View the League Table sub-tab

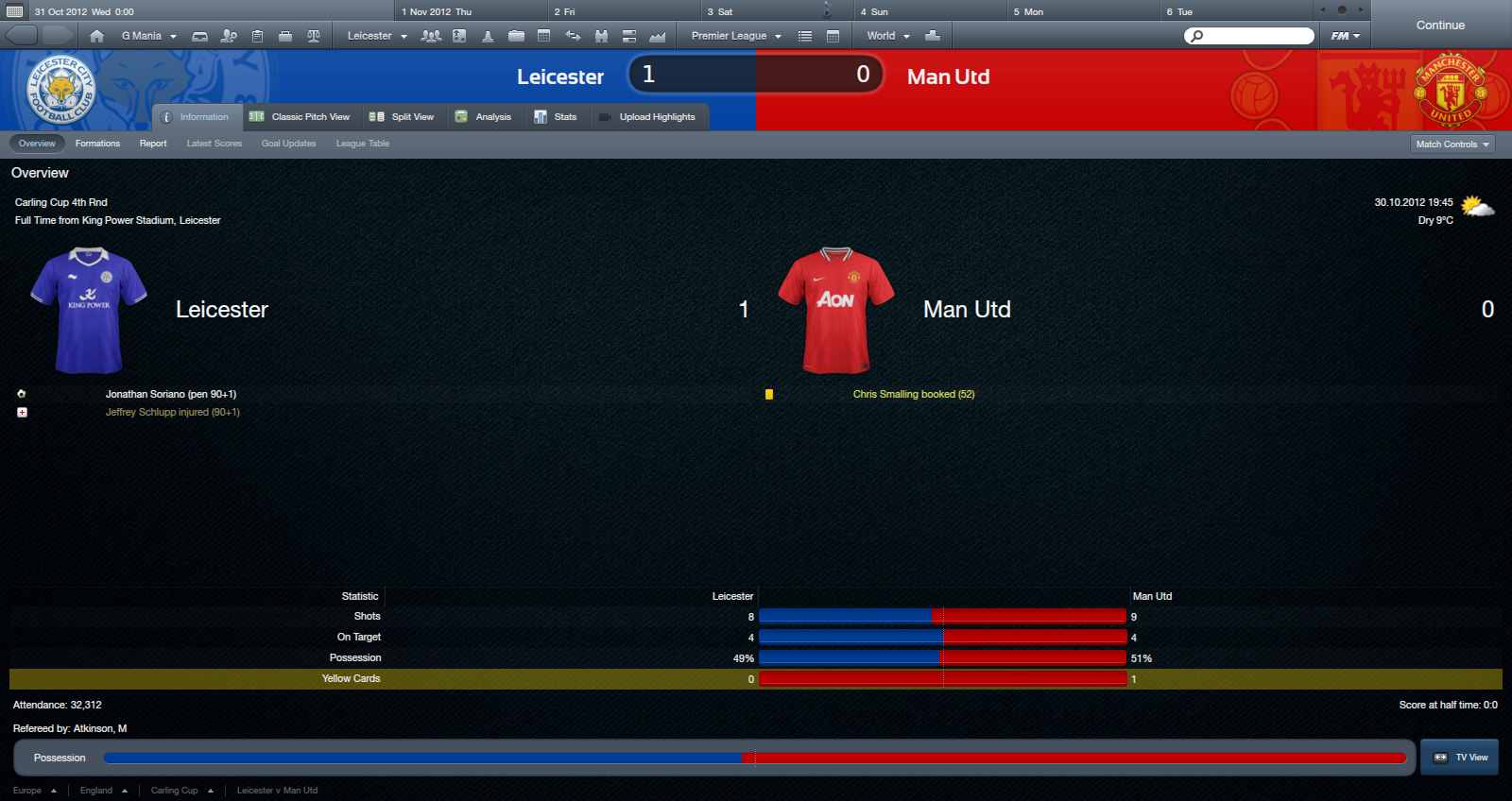(x=363, y=144)
